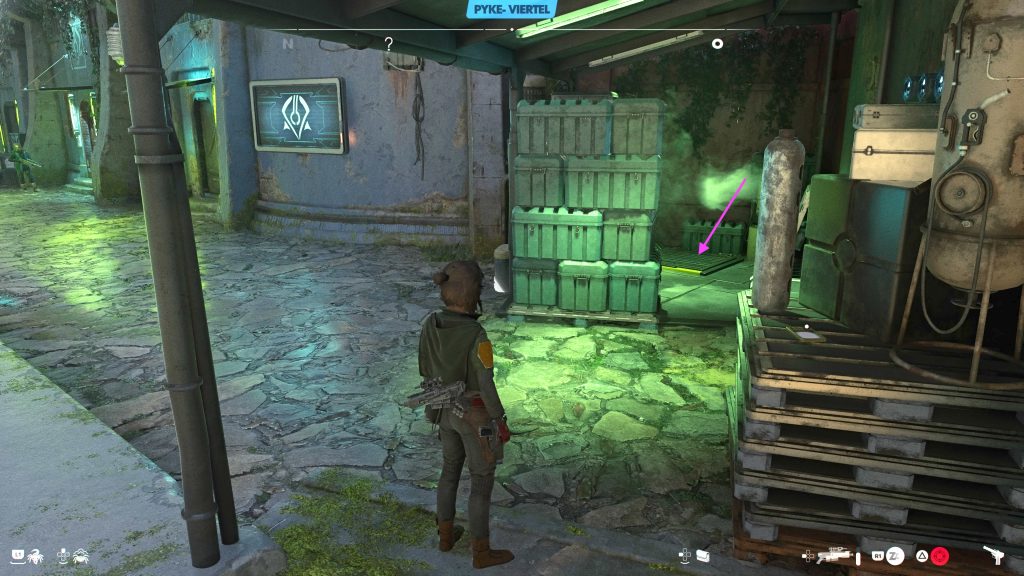Viewport: 1024px width, 576px height.
Task: Click the Pyke-Viertel location label
Action: click(x=511, y=9)
